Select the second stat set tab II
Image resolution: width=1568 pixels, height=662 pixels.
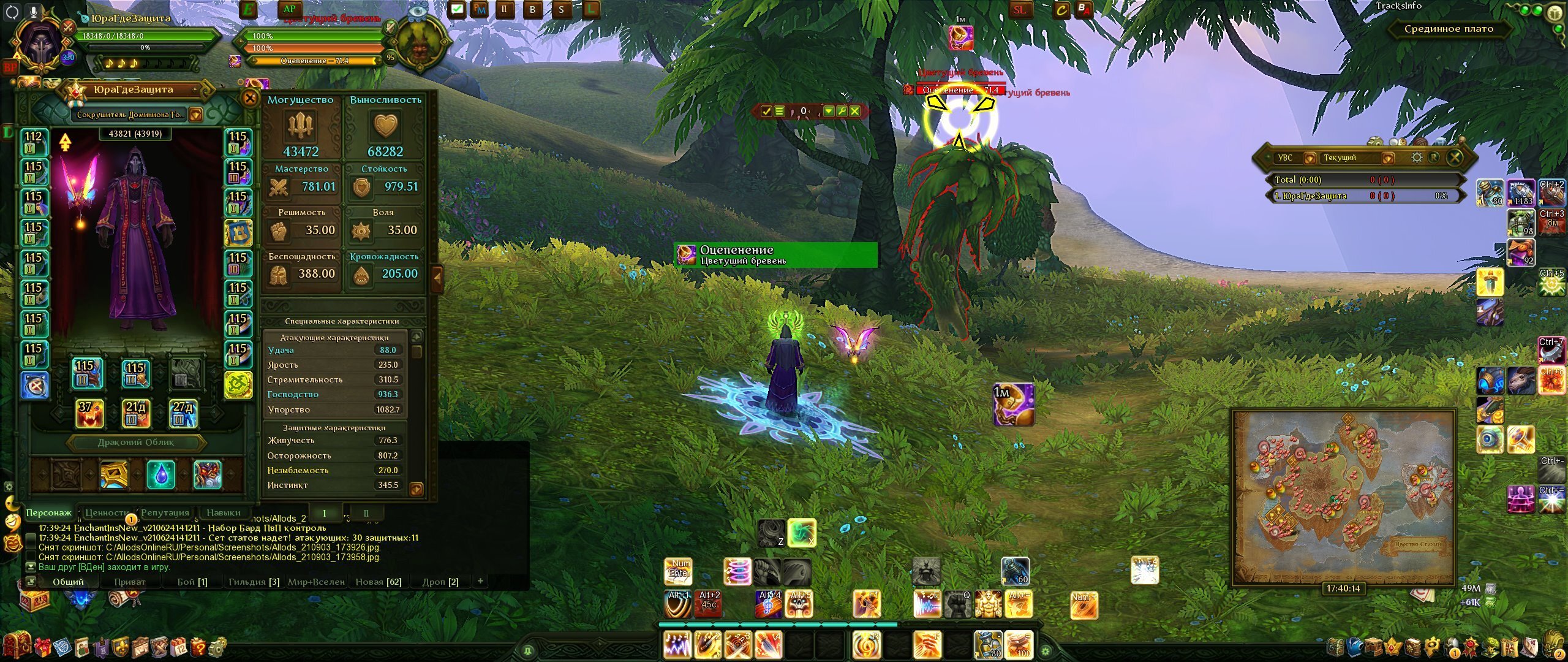[366, 514]
